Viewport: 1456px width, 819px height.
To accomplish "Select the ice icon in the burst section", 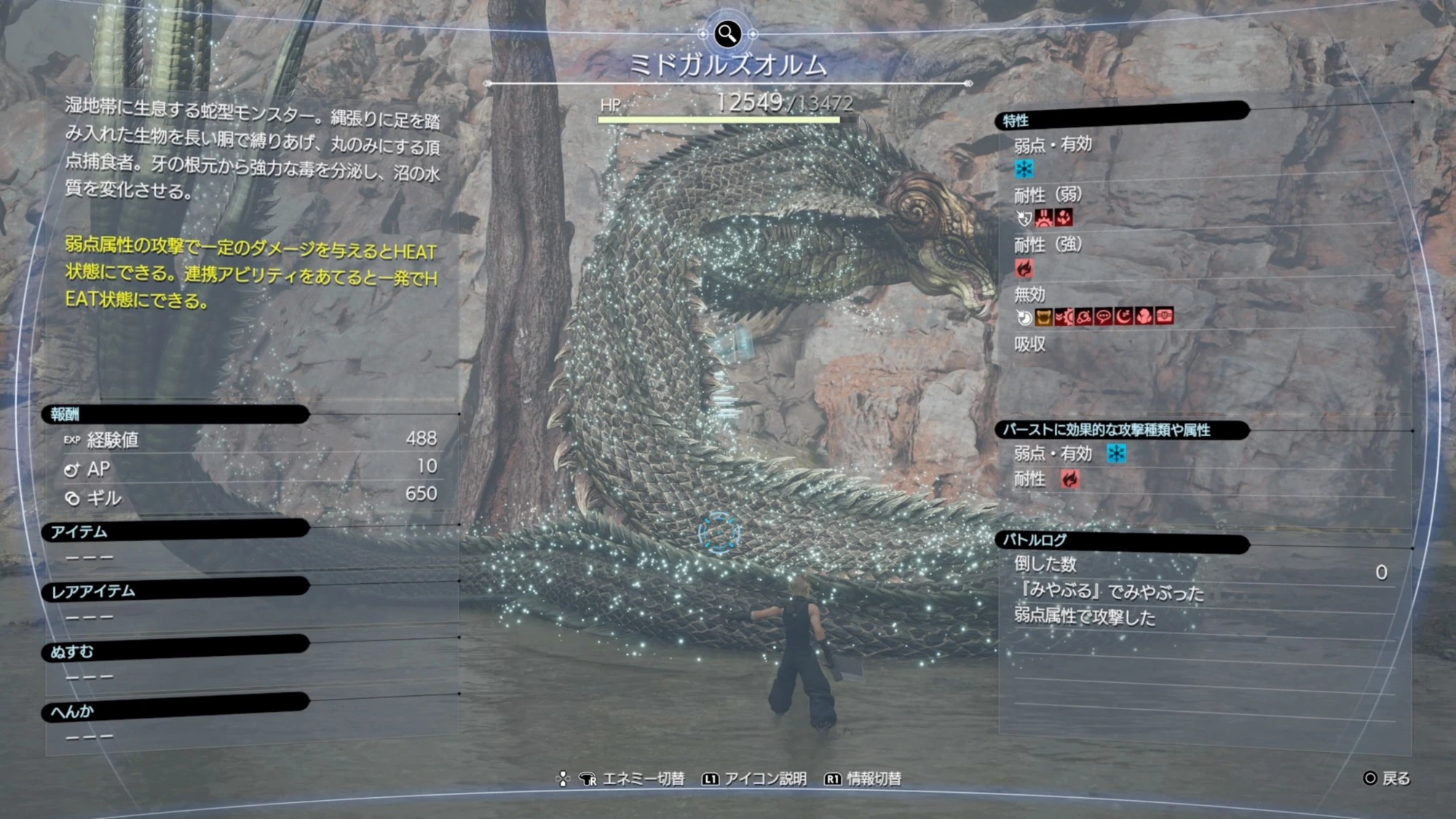I will [x=1116, y=454].
